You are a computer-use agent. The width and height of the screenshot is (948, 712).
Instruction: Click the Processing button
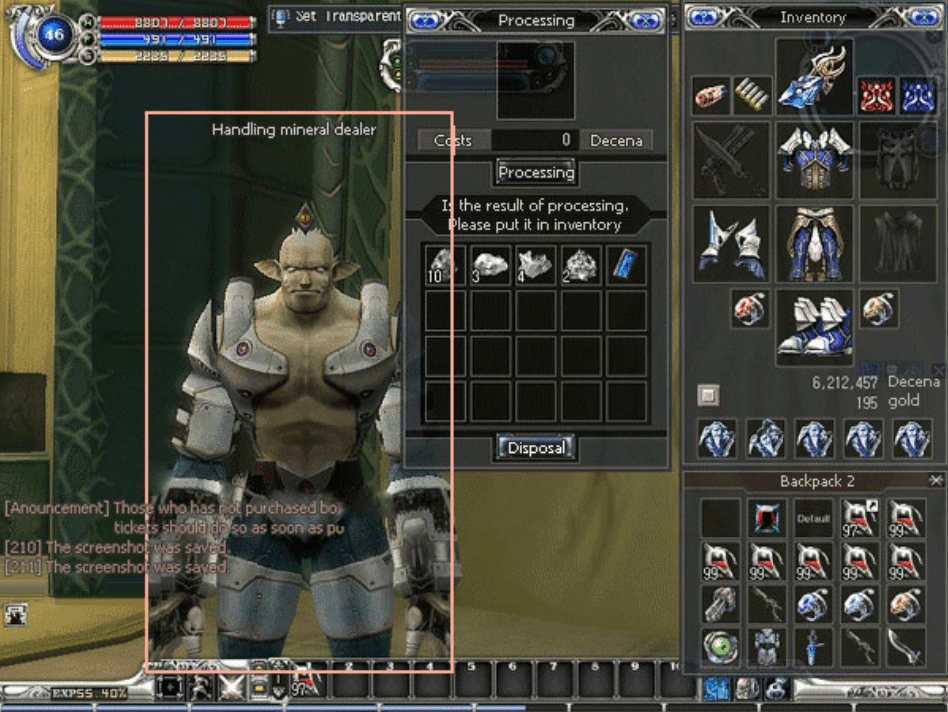point(536,172)
